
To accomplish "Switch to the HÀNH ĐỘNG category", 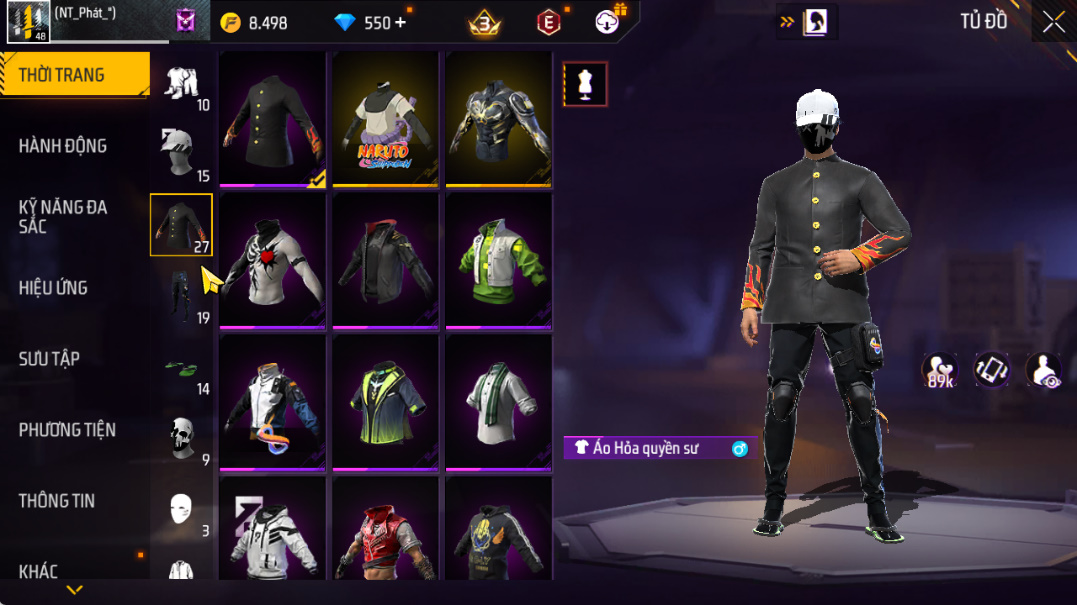I will [x=62, y=146].
